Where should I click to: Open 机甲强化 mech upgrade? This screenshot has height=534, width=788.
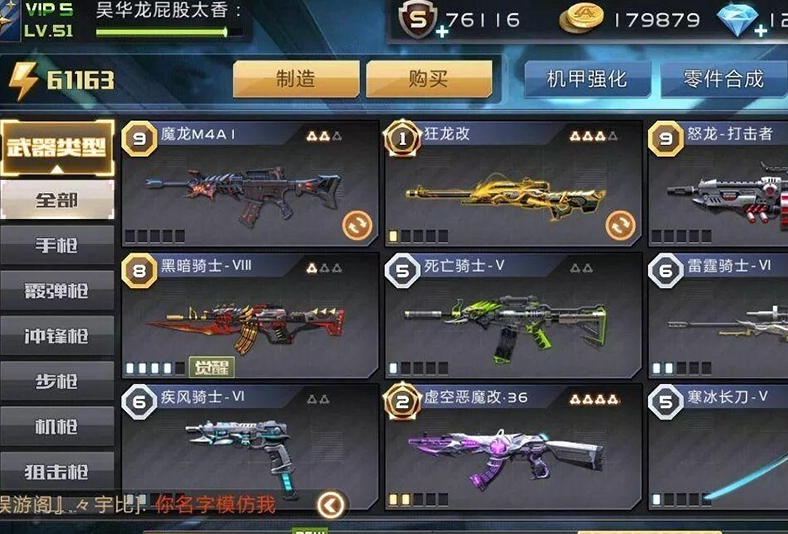[x=587, y=79]
